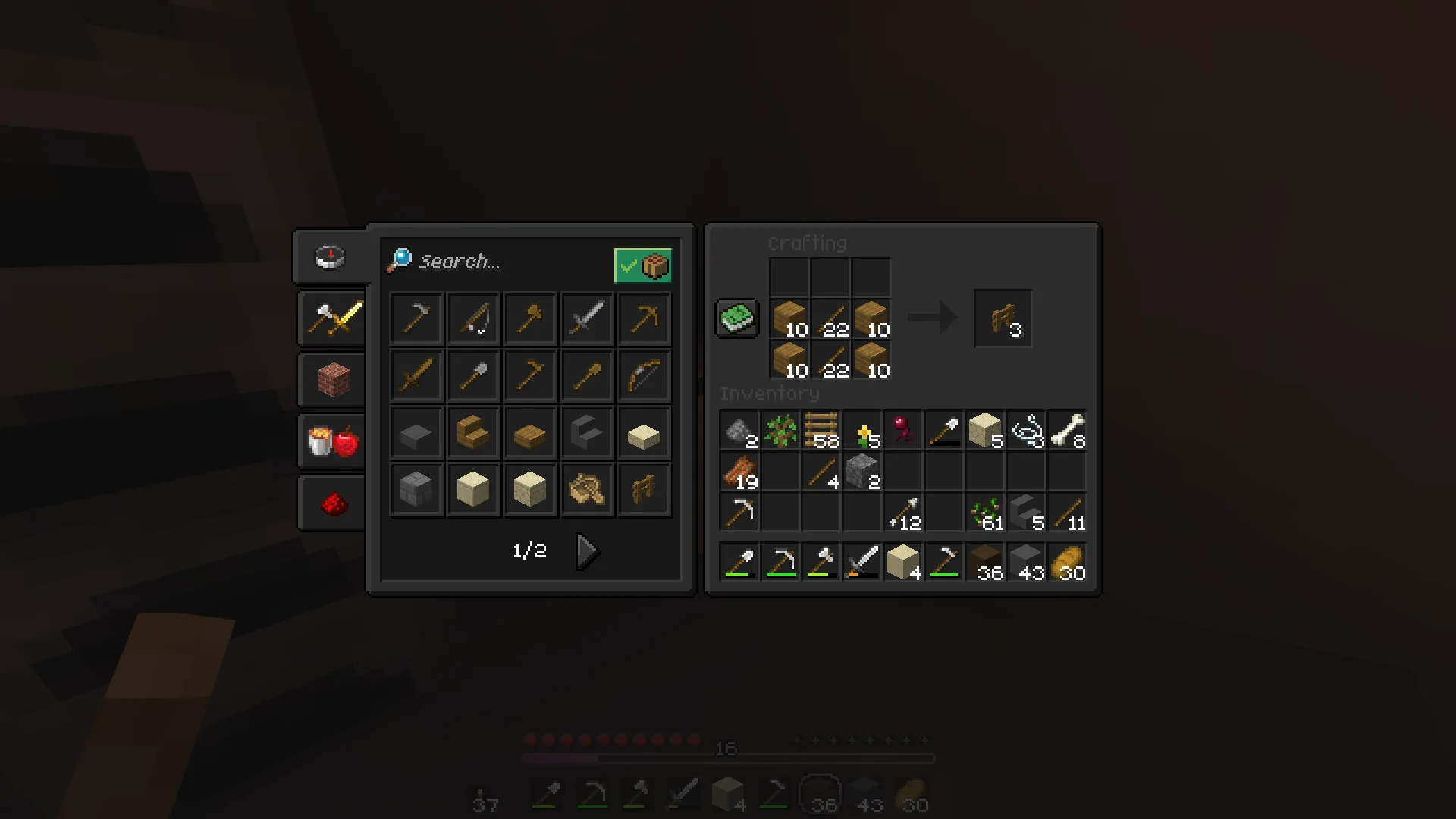Pick up the yellow dandelion stack
1456x819 pixels.
pyautogui.click(x=862, y=431)
